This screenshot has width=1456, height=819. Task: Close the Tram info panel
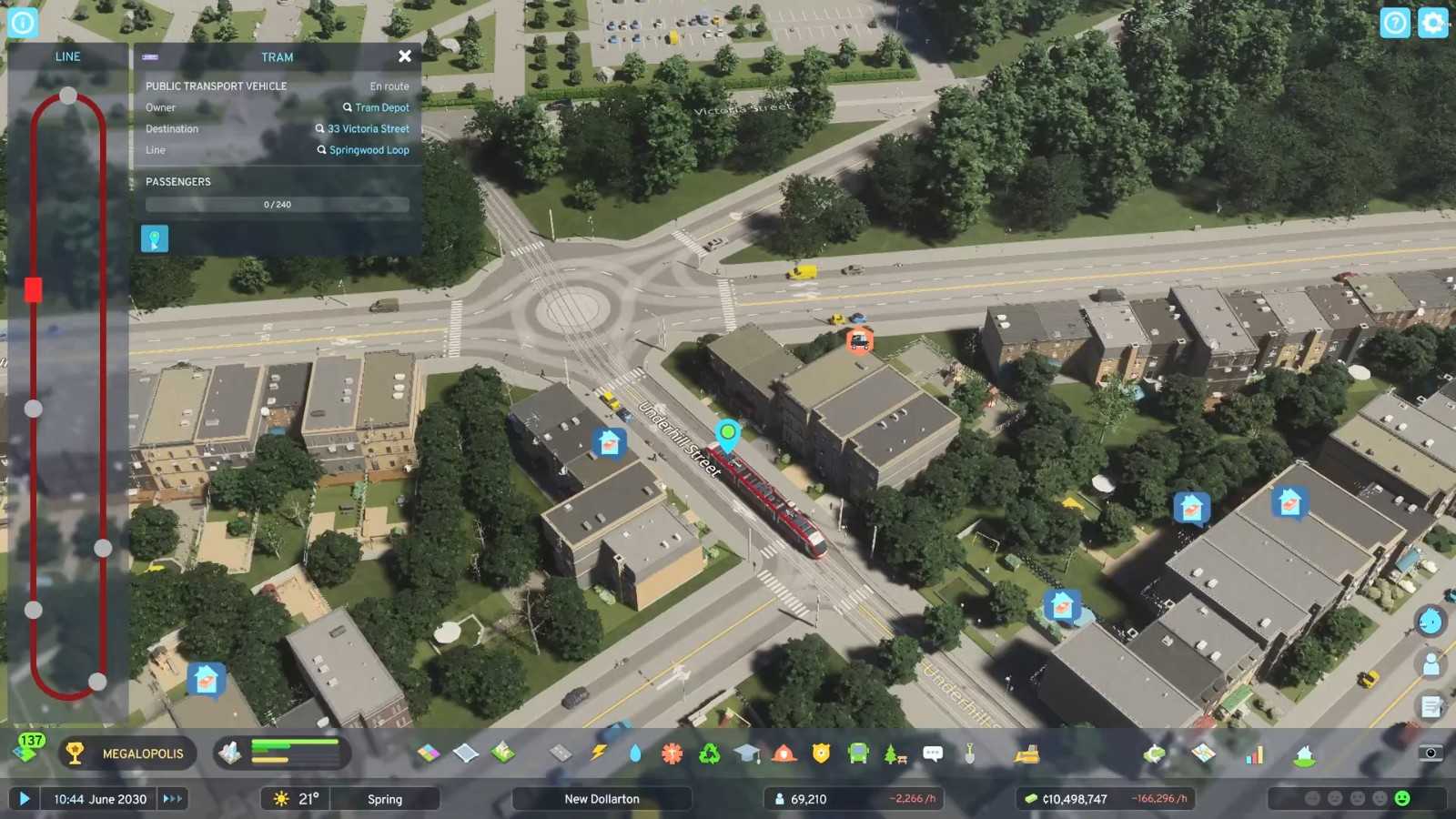pos(405,56)
